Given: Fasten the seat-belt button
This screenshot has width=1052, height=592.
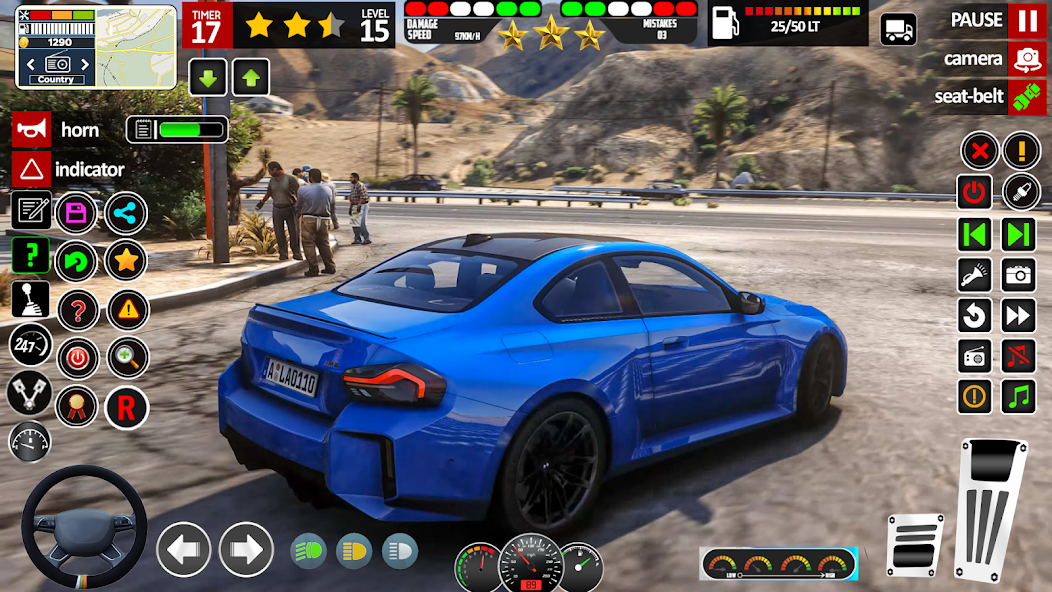Looking at the screenshot, I should tap(1025, 97).
